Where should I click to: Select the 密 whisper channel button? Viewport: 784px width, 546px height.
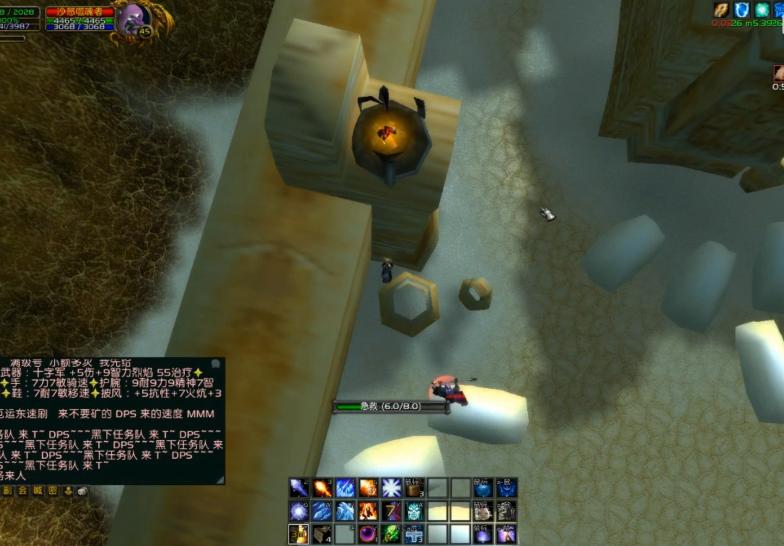52,491
